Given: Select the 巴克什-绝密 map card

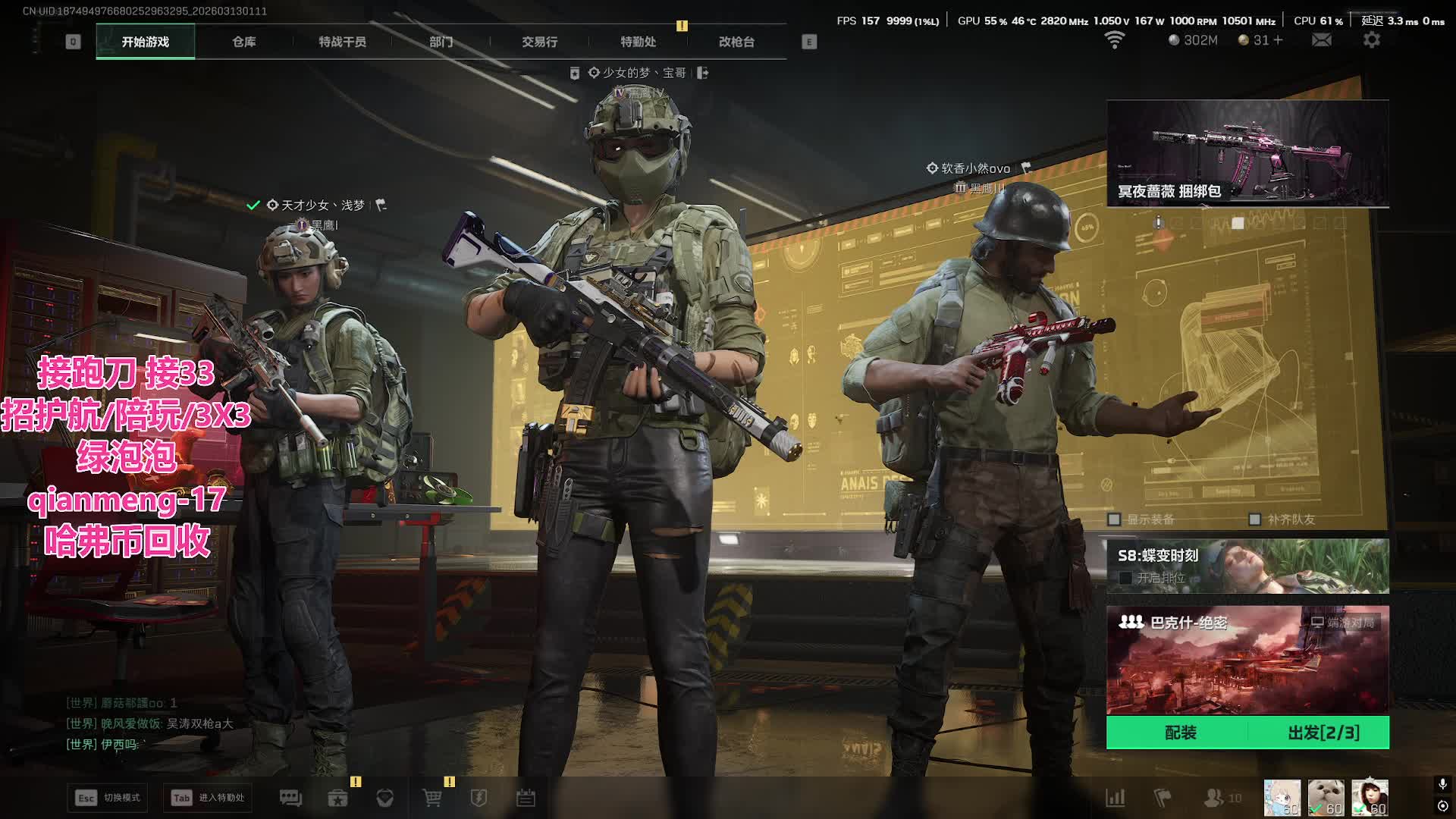Looking at the screenshot, I should (1247, 660).
